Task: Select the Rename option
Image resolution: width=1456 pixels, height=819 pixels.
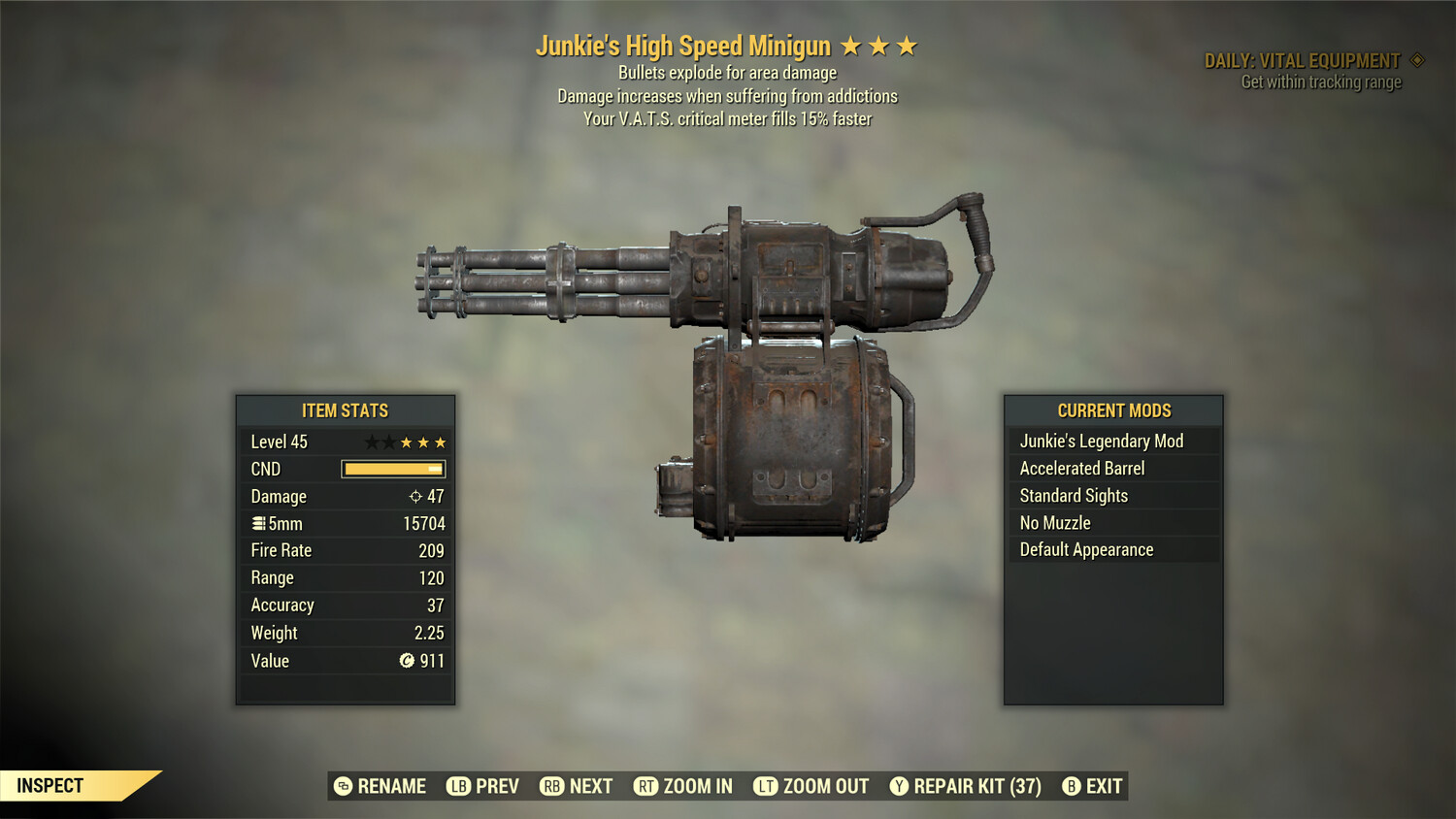Action: (x=392, y=786)
